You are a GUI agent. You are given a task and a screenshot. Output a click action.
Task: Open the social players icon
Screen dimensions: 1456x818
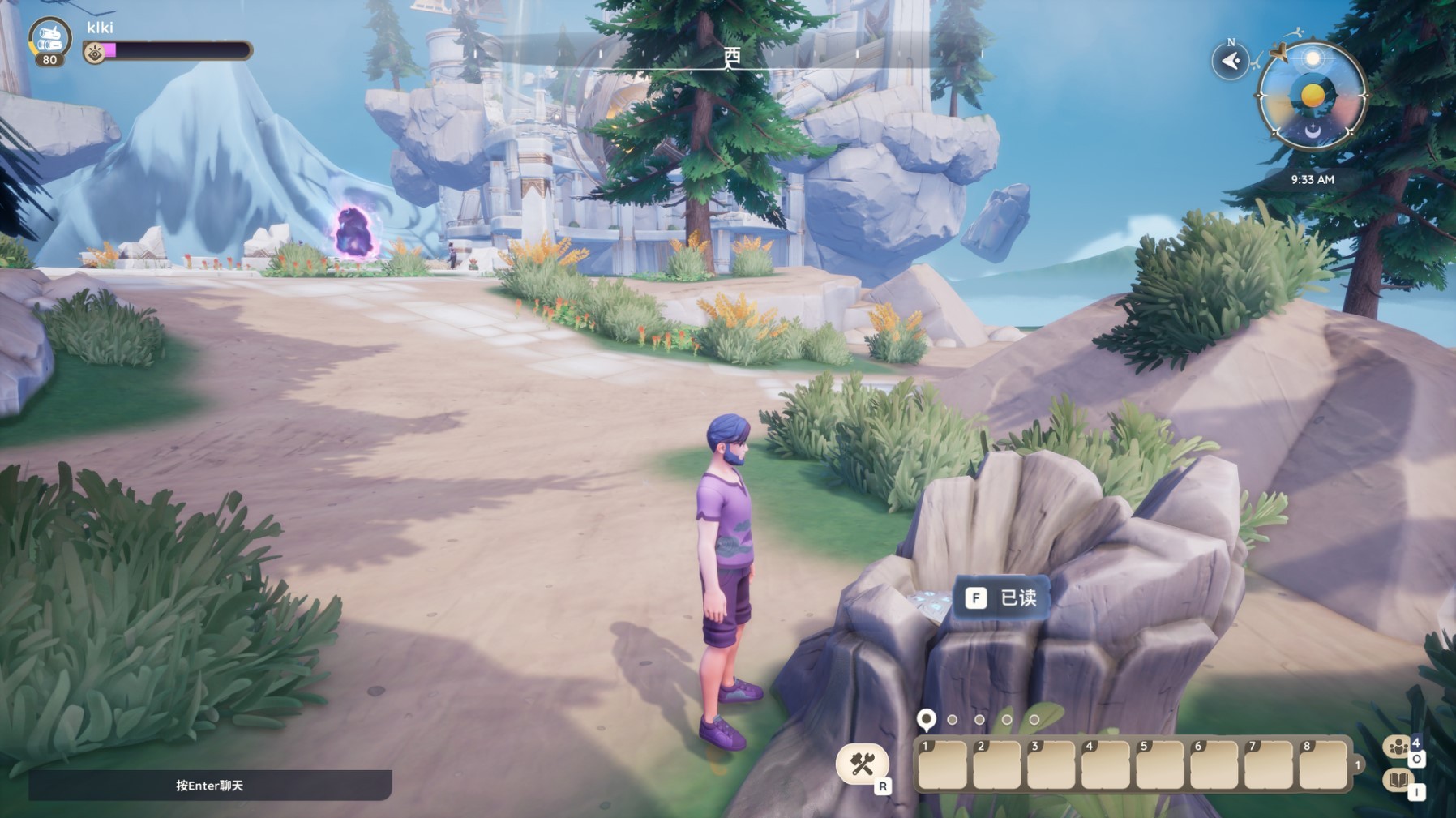pyautogui.click(x=1398, y=747)
